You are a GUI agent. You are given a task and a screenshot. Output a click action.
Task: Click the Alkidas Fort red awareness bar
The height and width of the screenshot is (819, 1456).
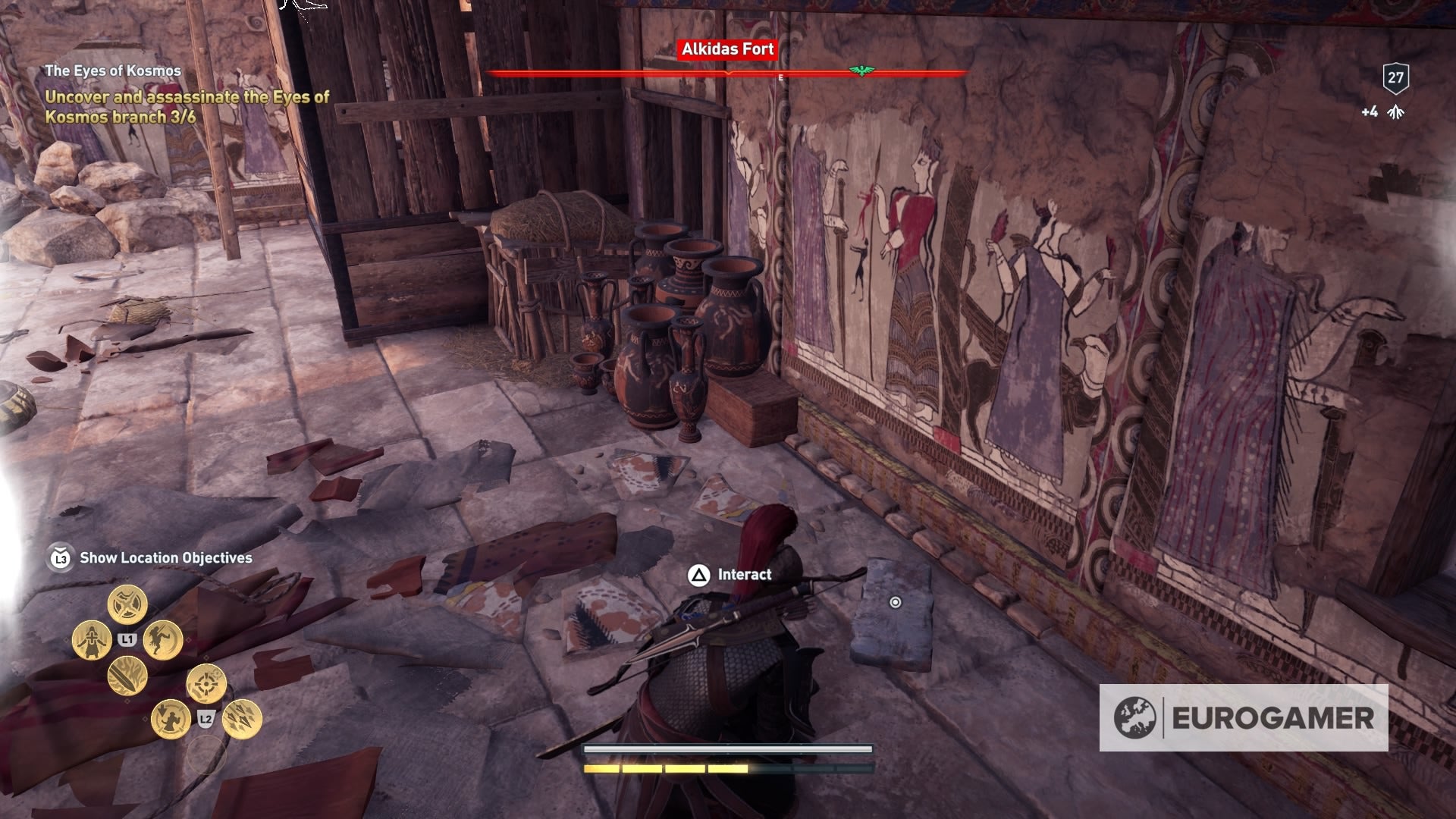point(728,74)
